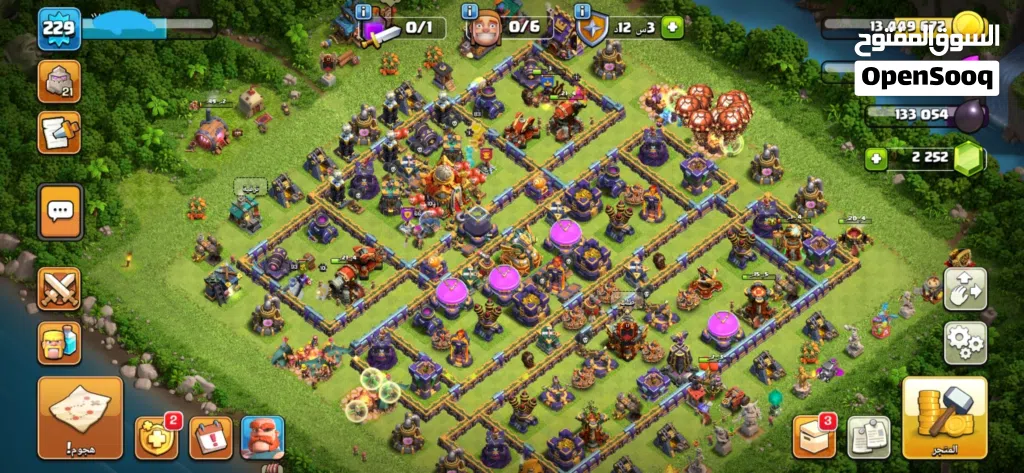Enter village layout edit mode

tap(965, 289)
